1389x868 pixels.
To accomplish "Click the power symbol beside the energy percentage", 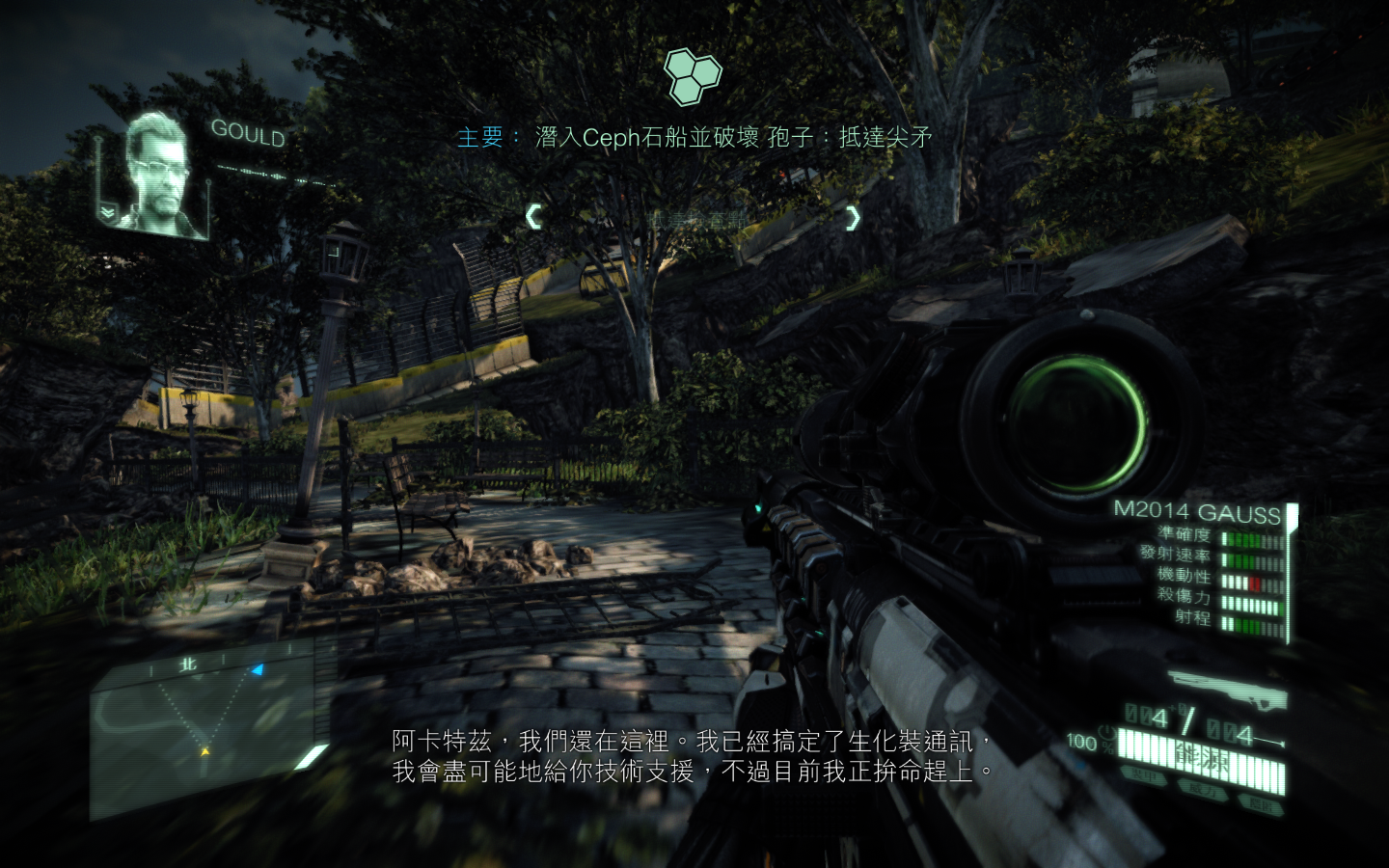I will pyautogui.click(x=1107, y=733).
